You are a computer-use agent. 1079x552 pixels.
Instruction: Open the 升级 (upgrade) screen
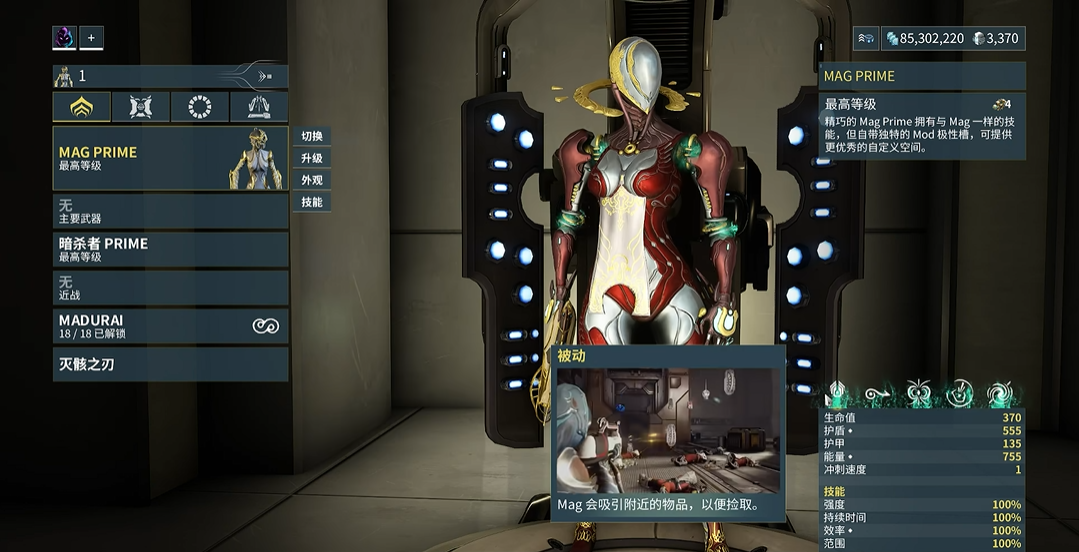(x=312, y=158)
